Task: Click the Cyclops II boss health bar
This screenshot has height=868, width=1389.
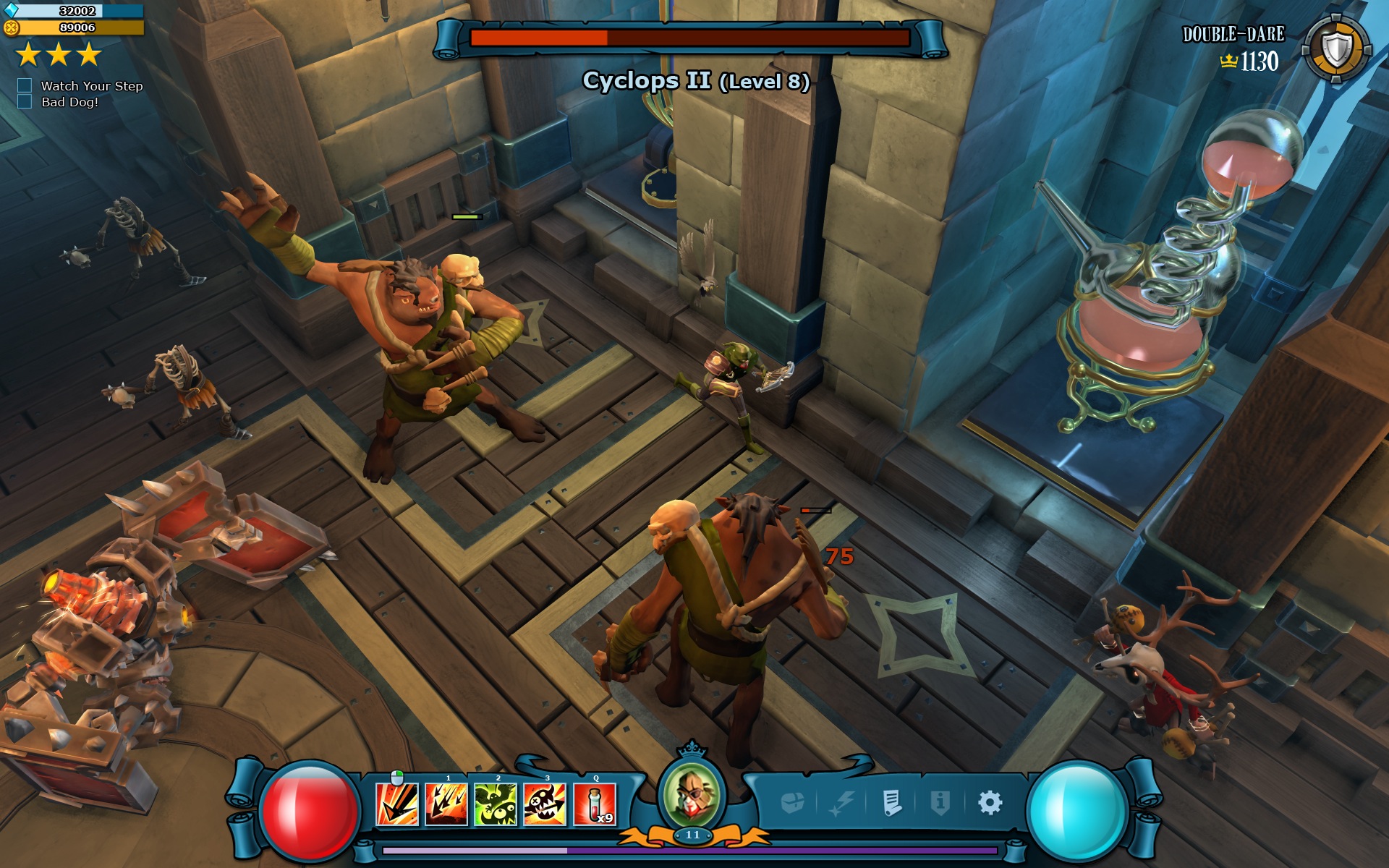Action: pos(689,40)
